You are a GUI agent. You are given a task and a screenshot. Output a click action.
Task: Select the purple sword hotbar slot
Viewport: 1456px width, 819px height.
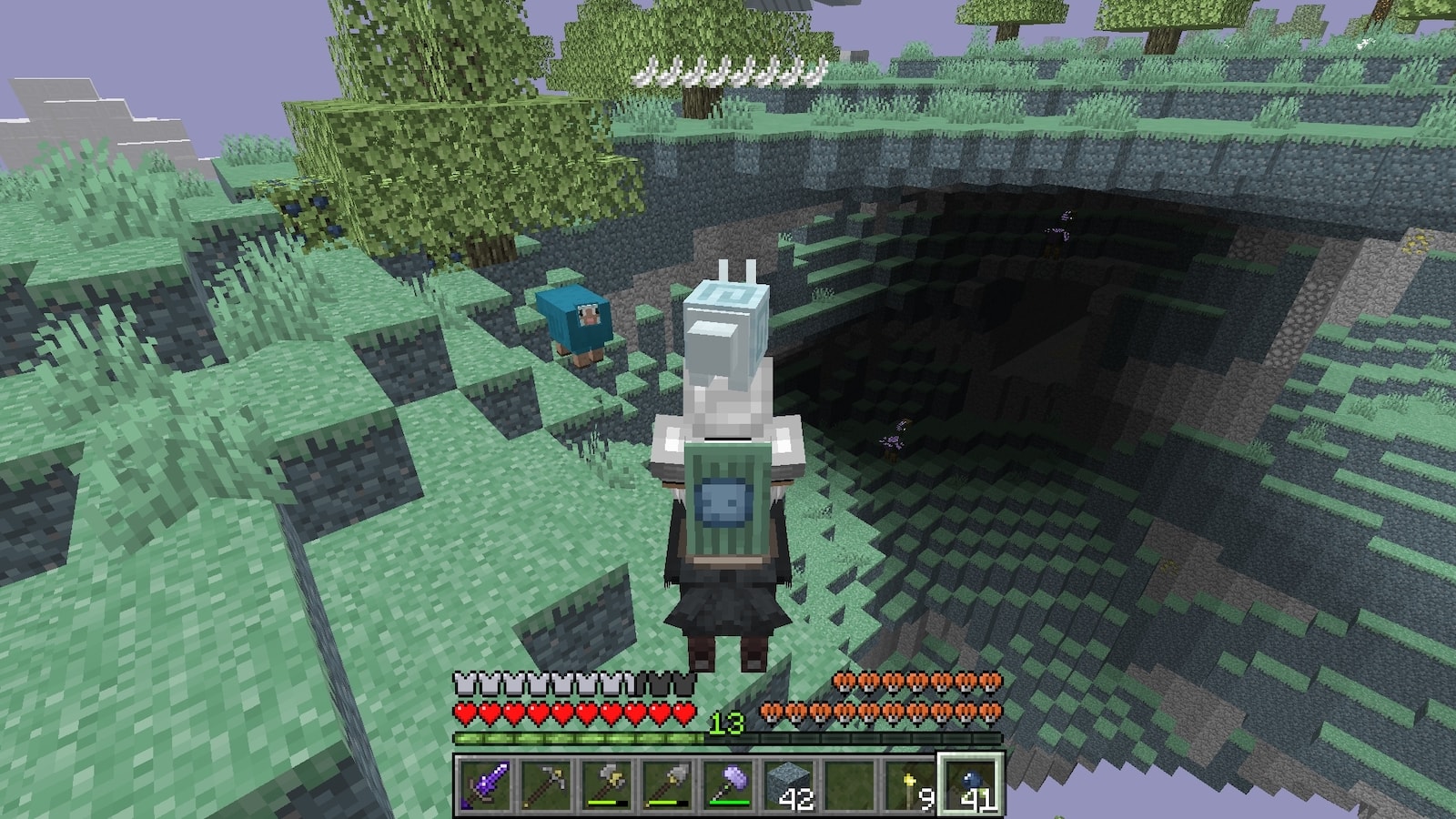(482, 784)
